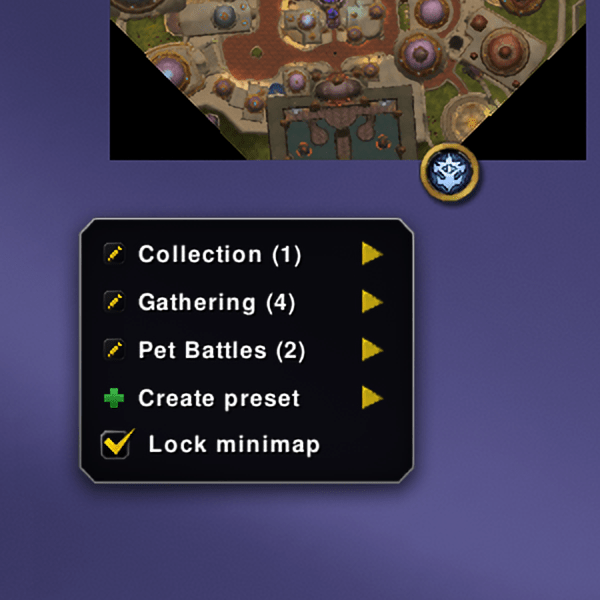Select the Gathering (4) preset entry
This screenshot has height=600, width=600.
[x=216, y=302]
